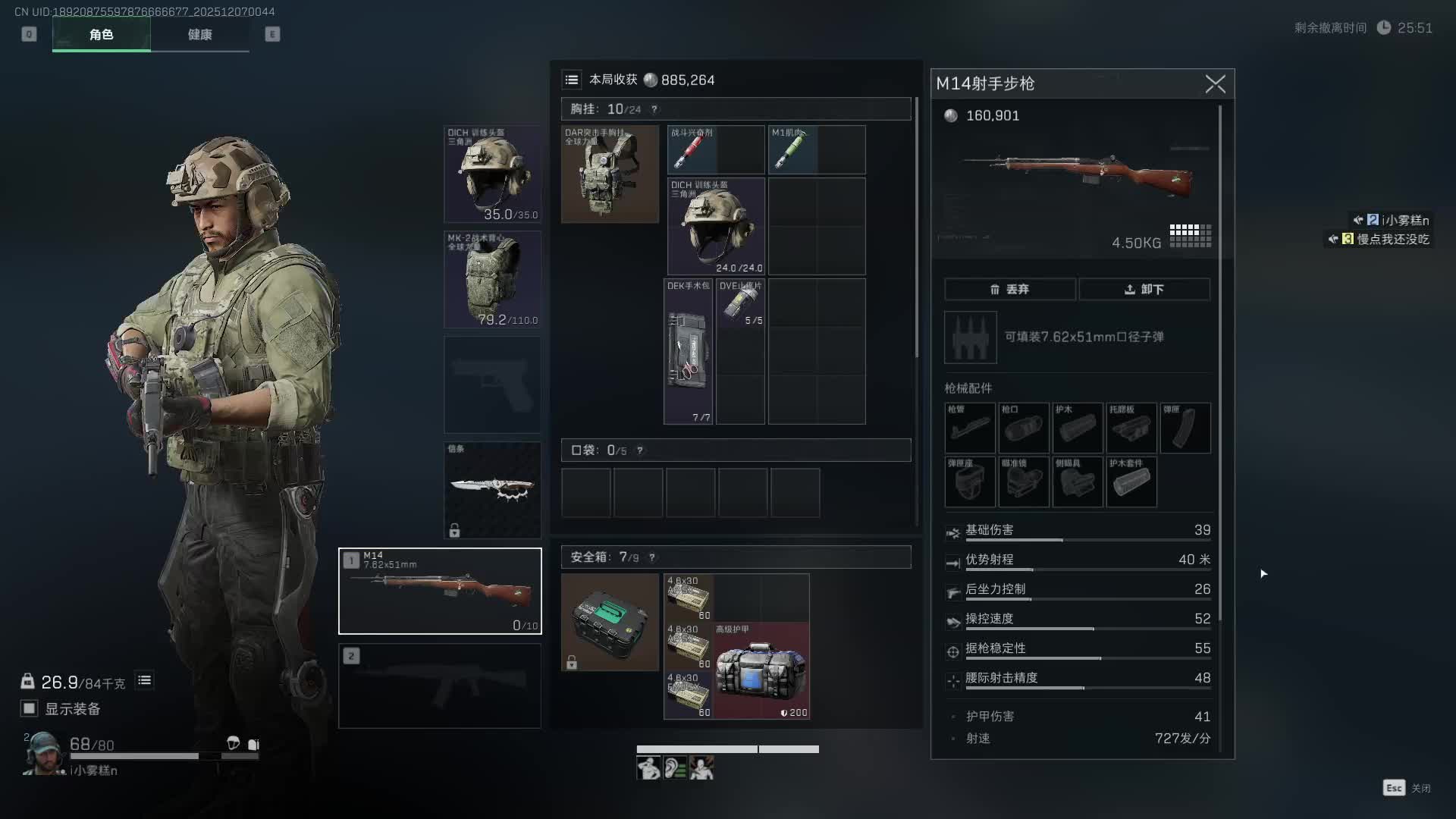
Task: Select the equipped M14 rifle slot
Action: tap(440, 591)
